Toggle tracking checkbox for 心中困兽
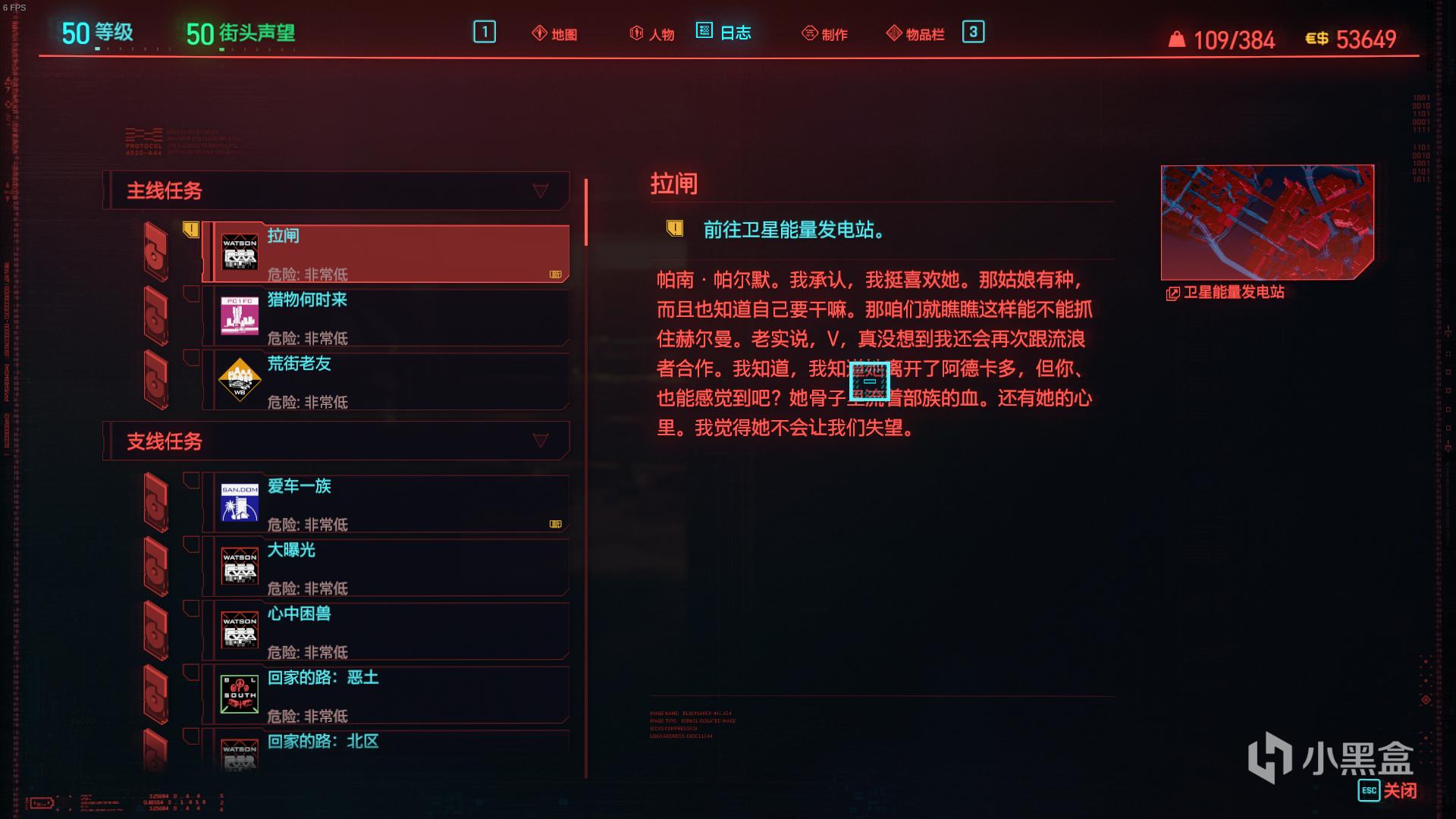Screen dimensions: 1456x819 [192, 607]
